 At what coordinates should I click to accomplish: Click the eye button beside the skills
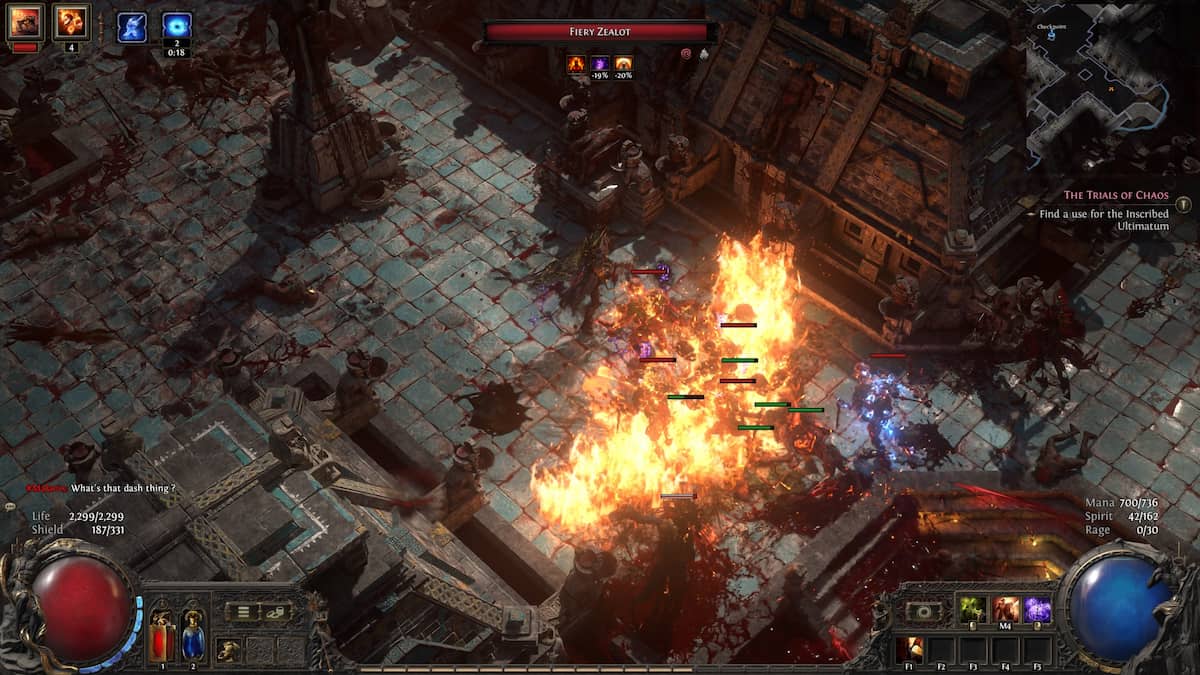pyautogui.click(x=923, y=611)
